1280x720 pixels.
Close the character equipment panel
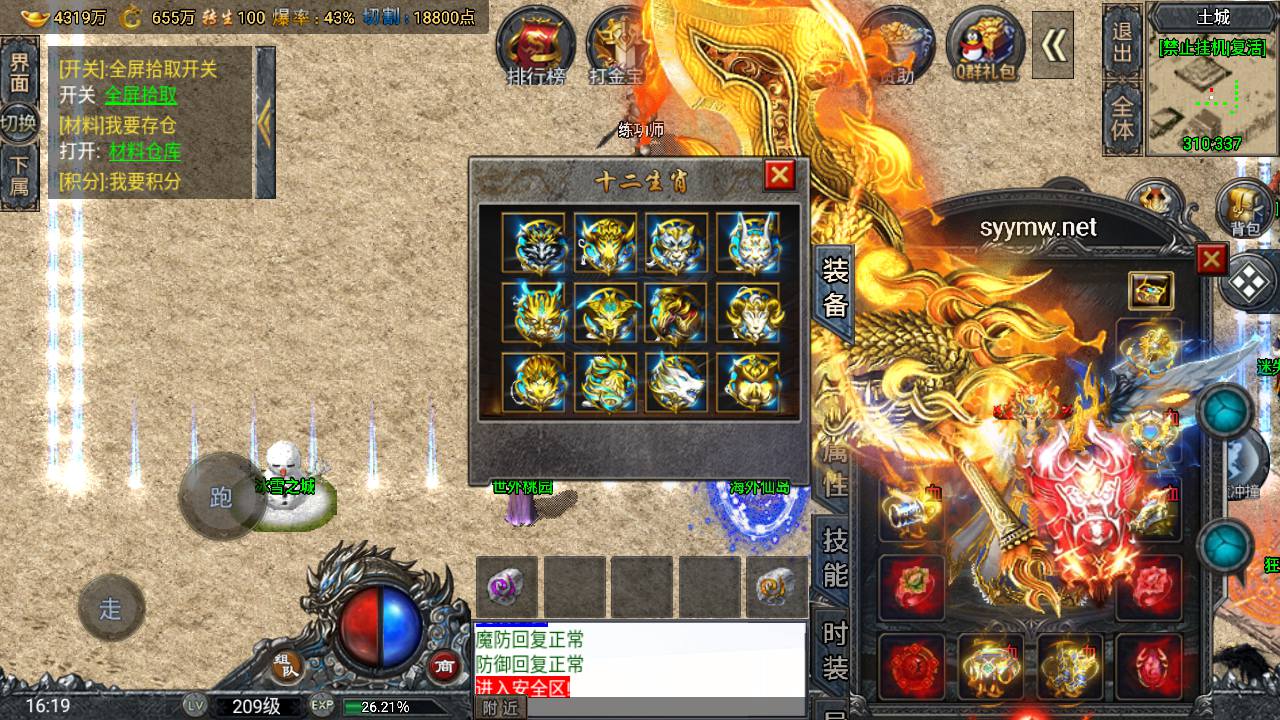[1211, 260]
